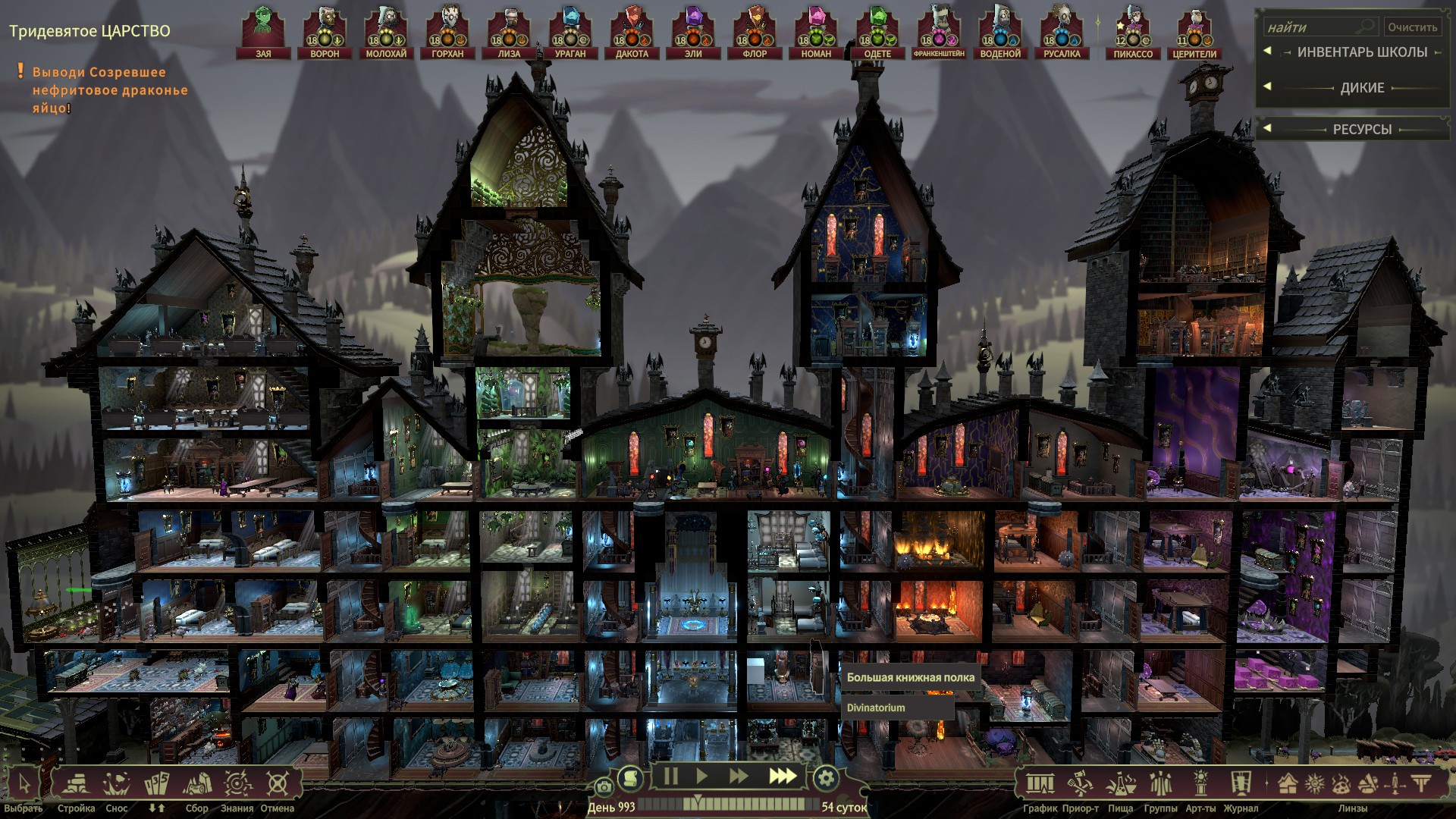The height and width of the screenshot is (819, 1456).
Task: Pause the game
Action: click(x=670, y=777)
